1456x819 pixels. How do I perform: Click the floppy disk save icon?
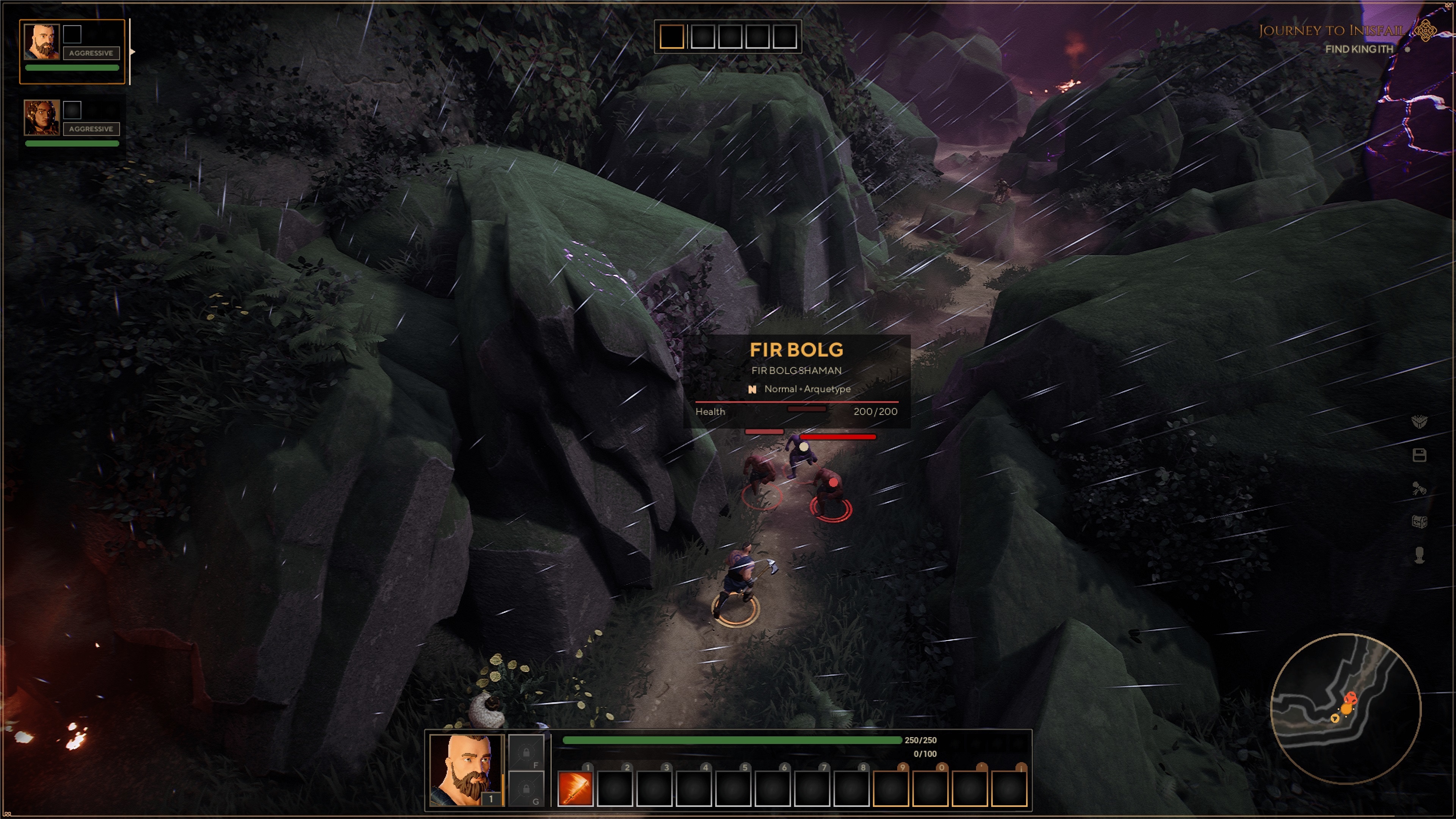pyautogui.click(x=1419, y=455)
